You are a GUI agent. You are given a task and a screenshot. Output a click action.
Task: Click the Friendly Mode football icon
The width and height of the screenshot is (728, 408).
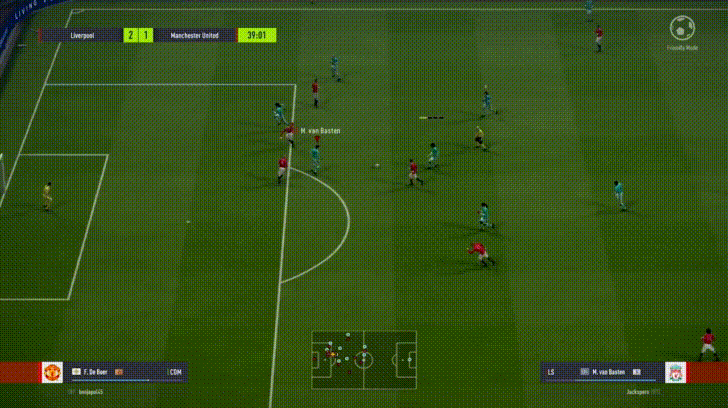pyautogui.click(x=681, y=27)
